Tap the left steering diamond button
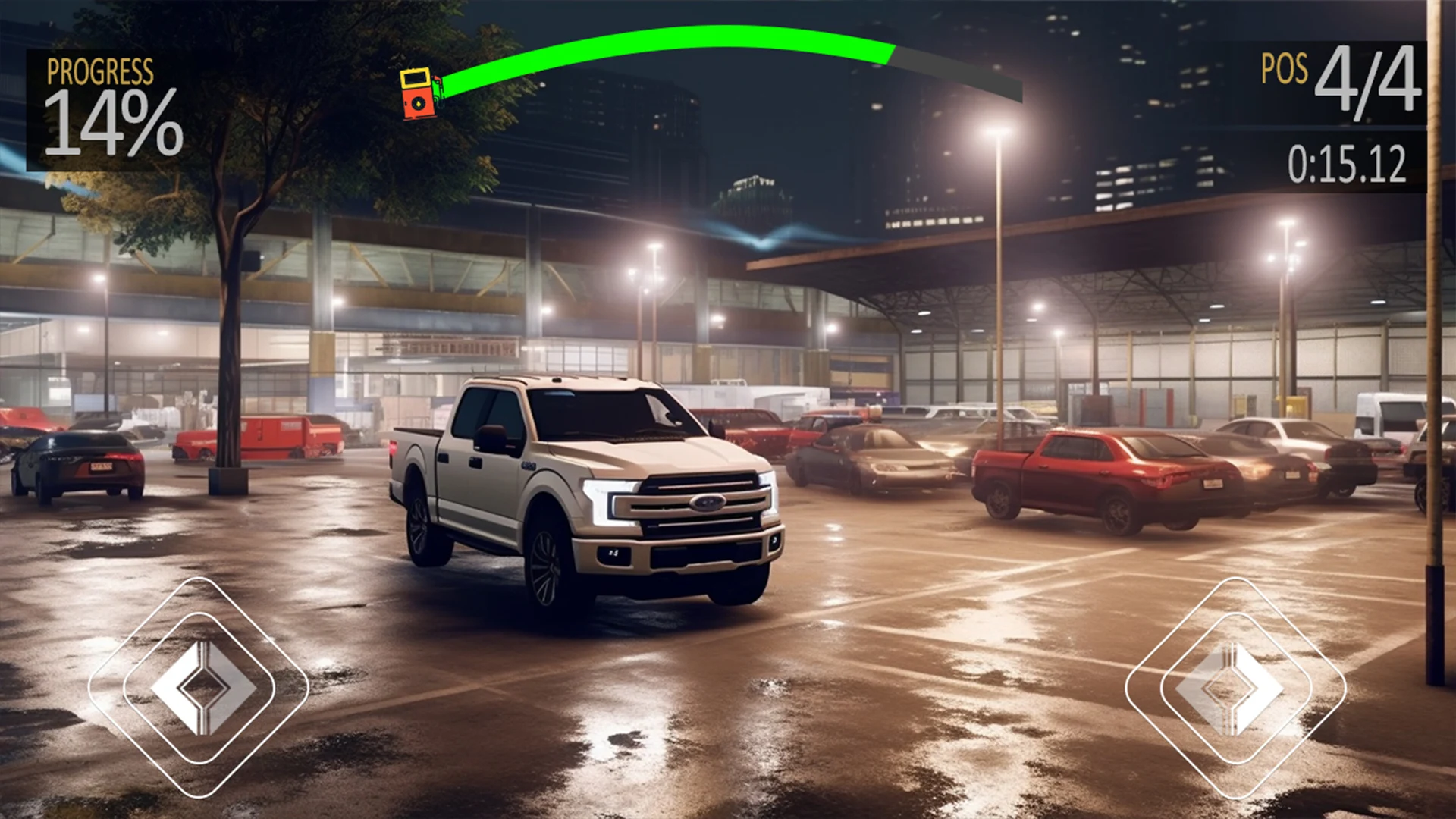This screenshot has width=1456, height=819. point(199,687)
